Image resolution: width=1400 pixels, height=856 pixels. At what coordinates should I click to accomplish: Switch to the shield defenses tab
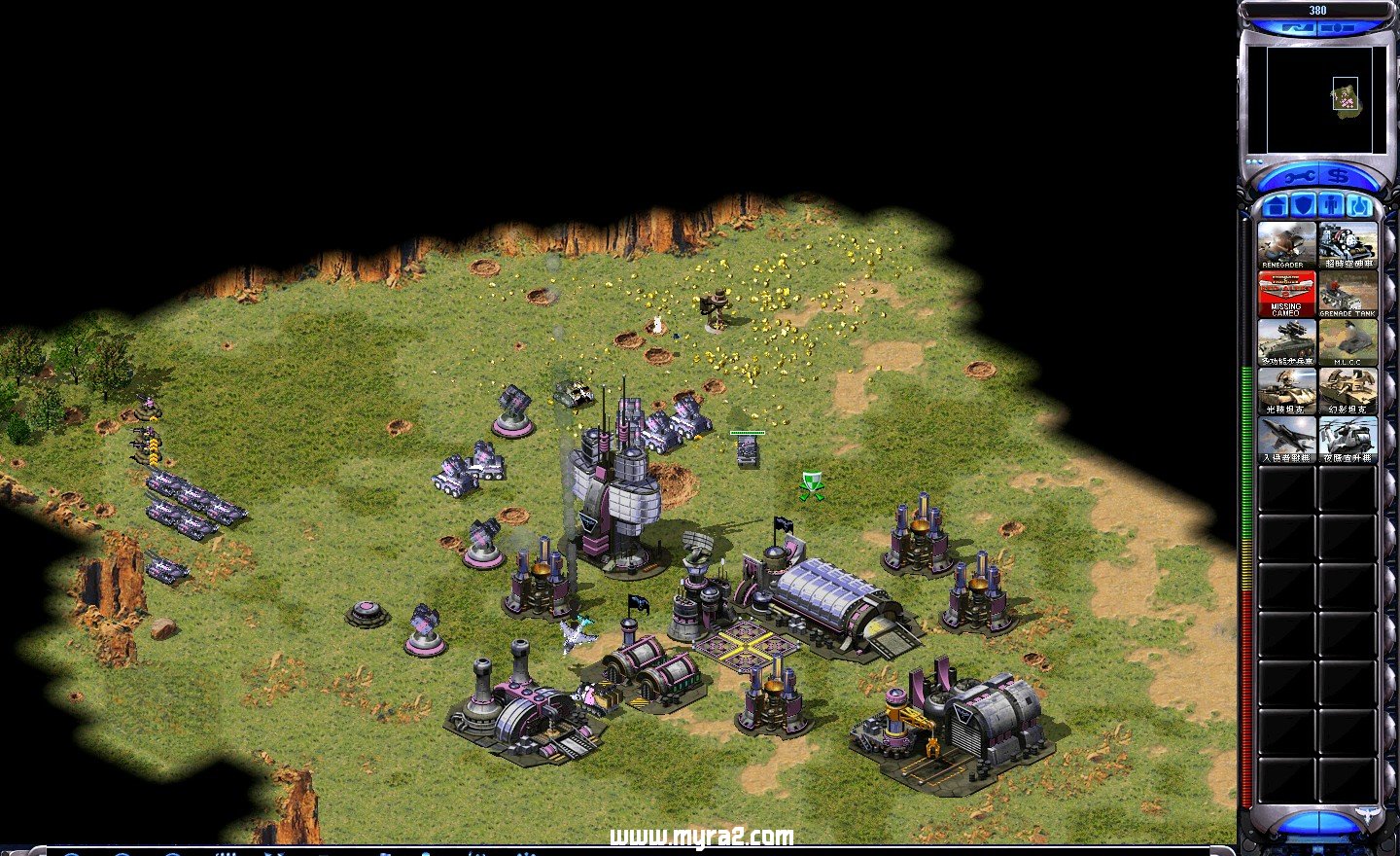pyautogui.click(x=1305, y=206)
